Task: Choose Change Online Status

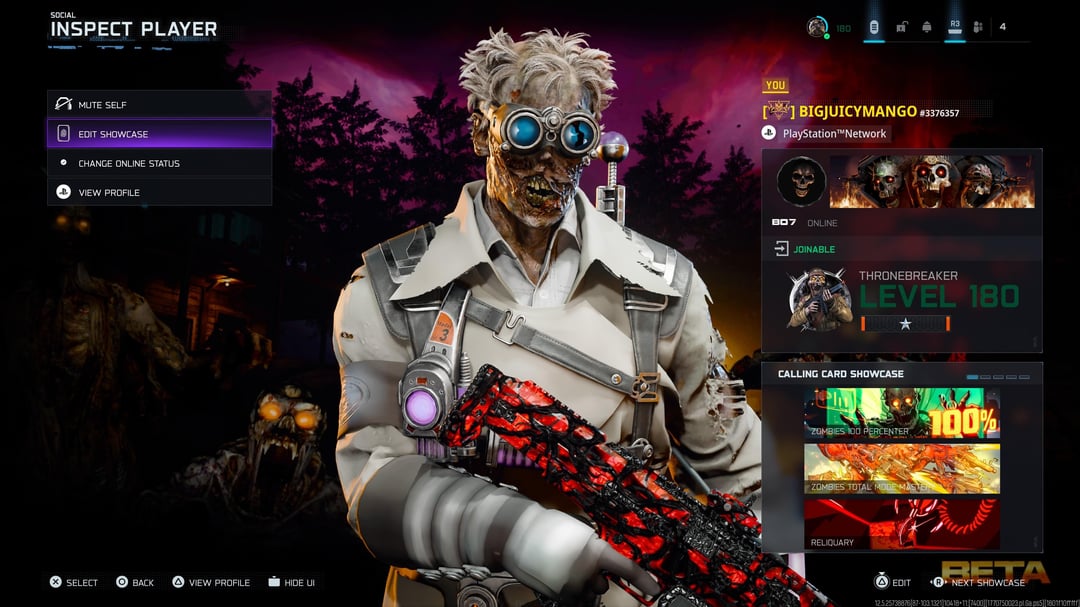Action: point(158,163)
